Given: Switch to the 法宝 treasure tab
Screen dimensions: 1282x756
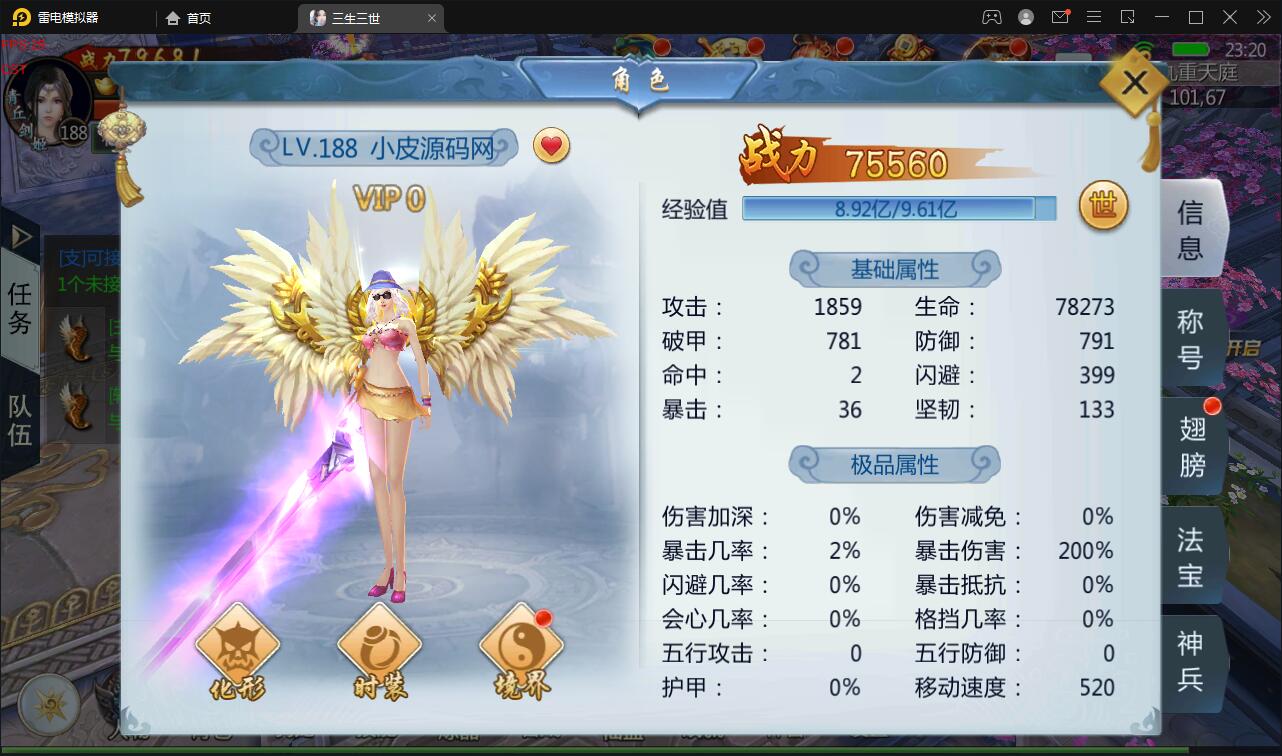Looking at the screenshot, I should [x=1192, y=554].
